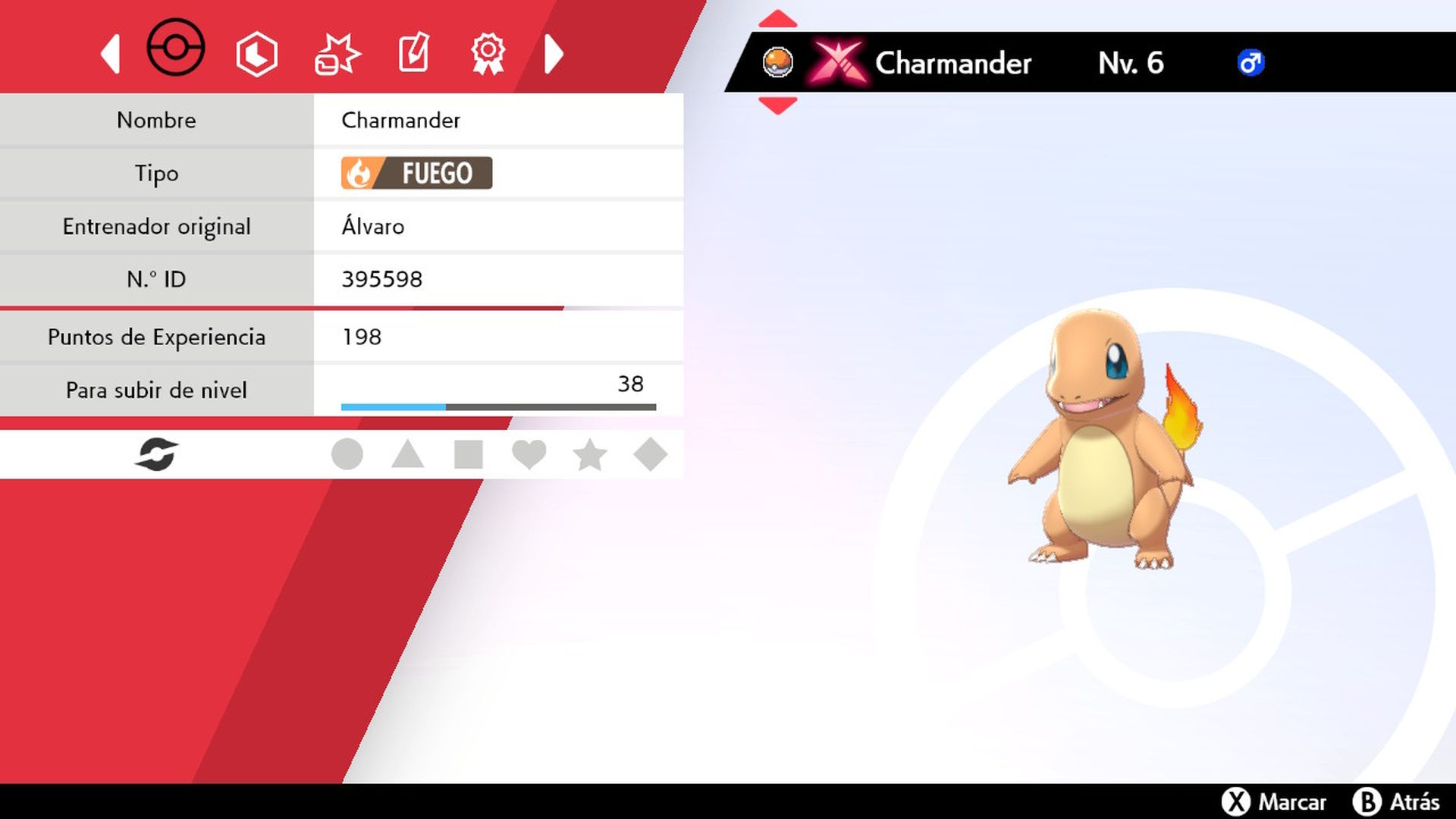
Task: Click the male gender symbol
Action: pyautogui.click(x=1251, y=63)
